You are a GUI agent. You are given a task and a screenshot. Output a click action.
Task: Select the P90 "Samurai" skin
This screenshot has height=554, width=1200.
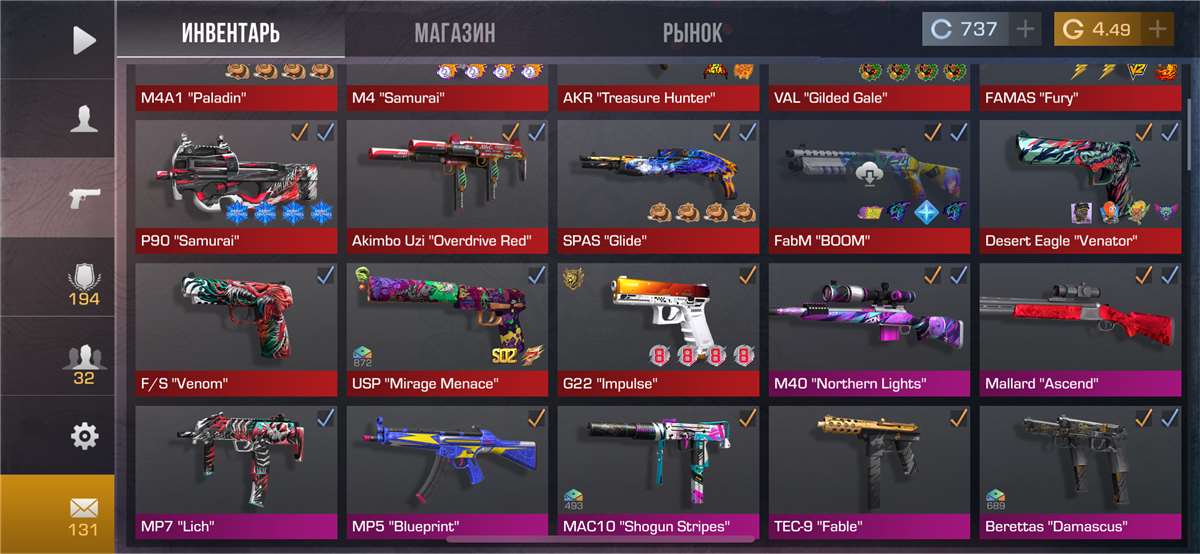pyautogui.click(x=236, y=185)
